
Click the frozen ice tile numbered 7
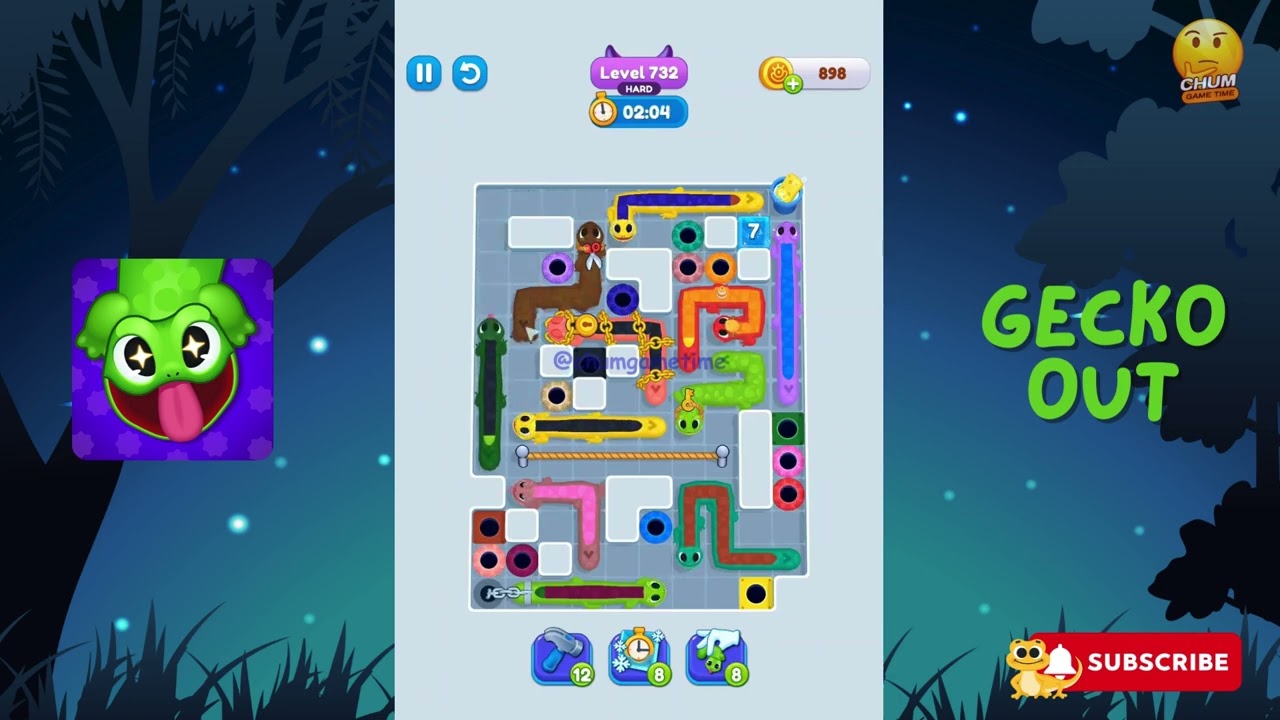[x=753, y=229]
